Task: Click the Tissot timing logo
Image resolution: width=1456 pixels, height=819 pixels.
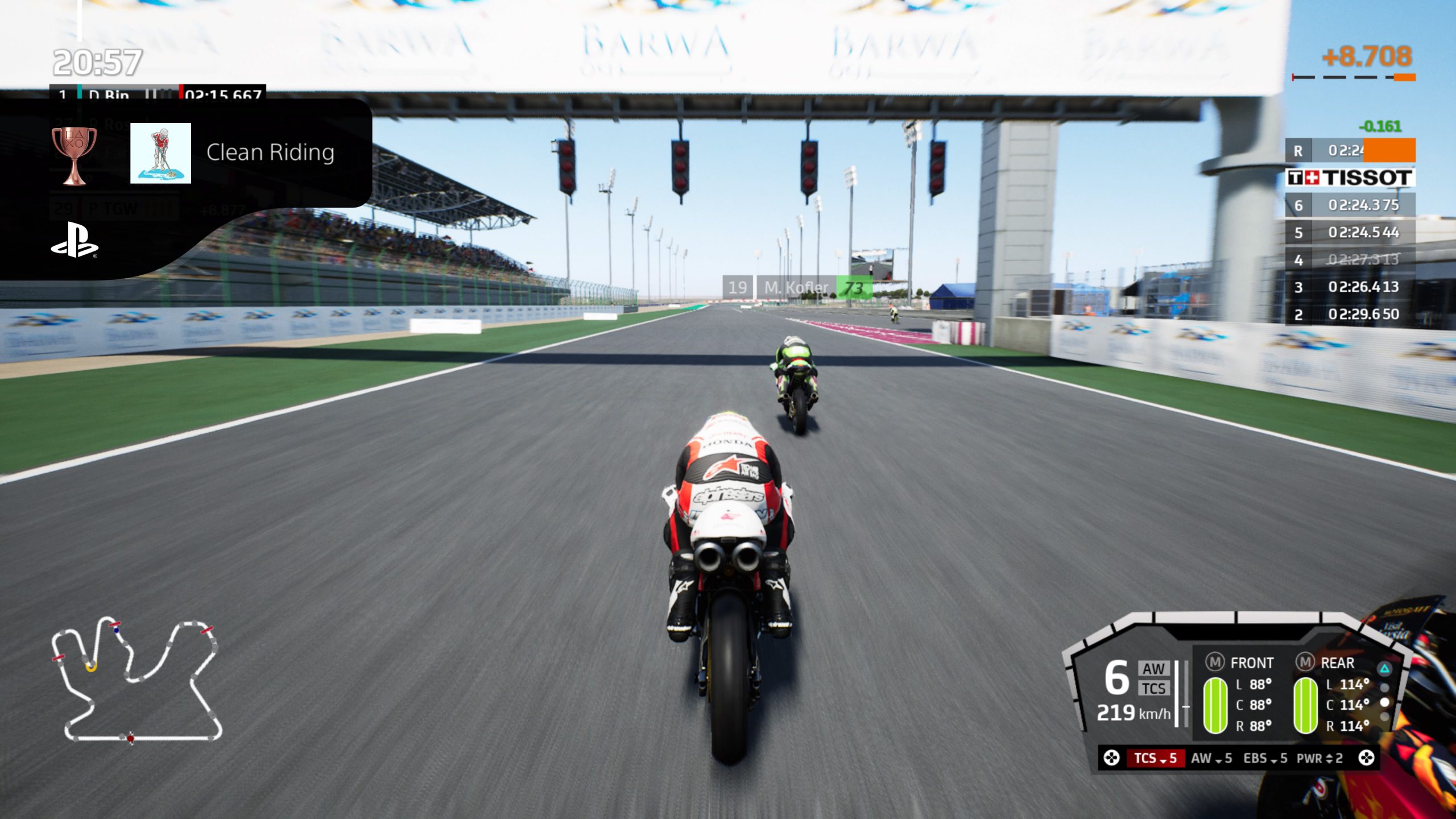Action: coord(1350,177)
